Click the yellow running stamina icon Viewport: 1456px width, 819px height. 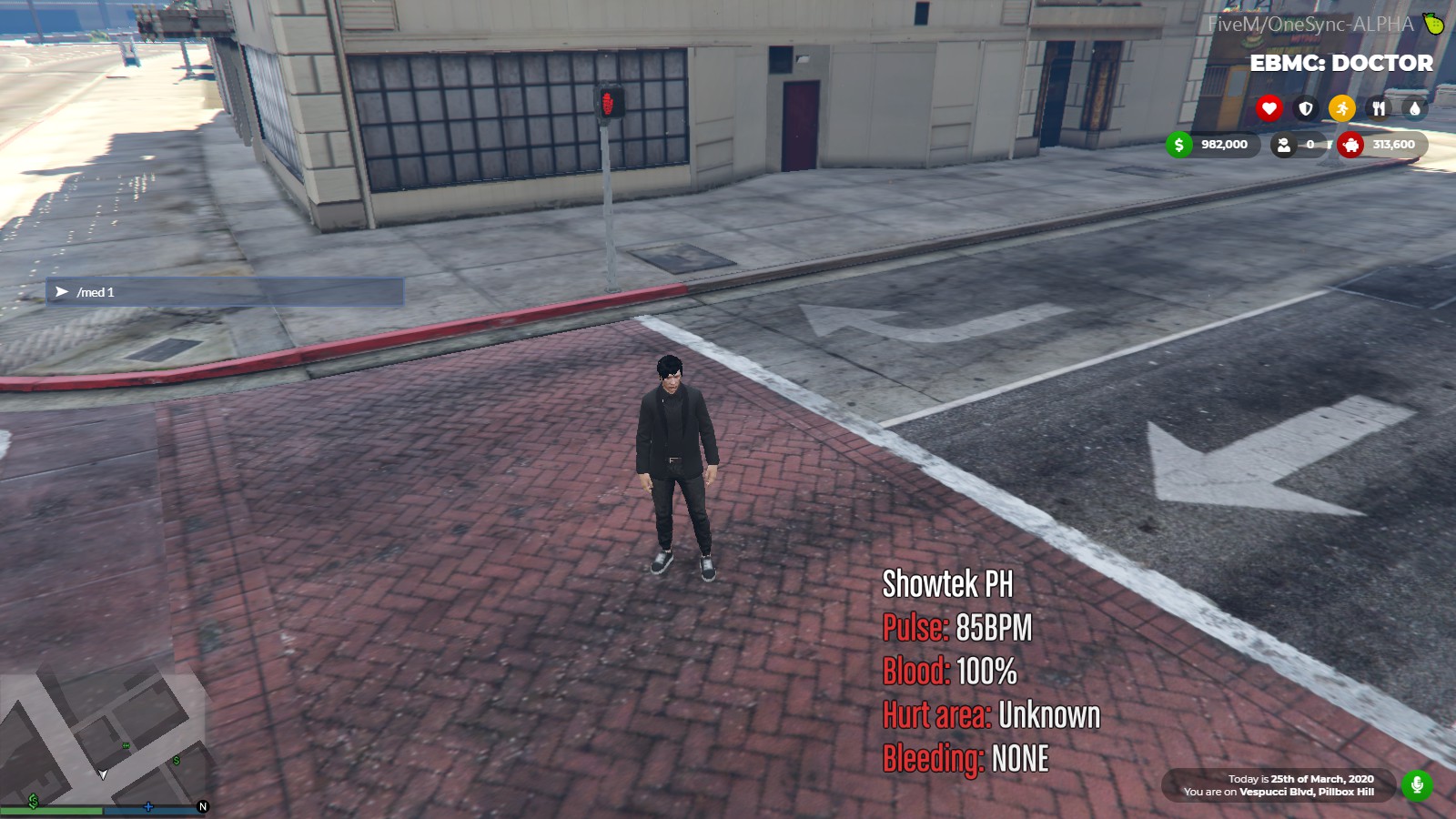click(x=1342, y=108)
